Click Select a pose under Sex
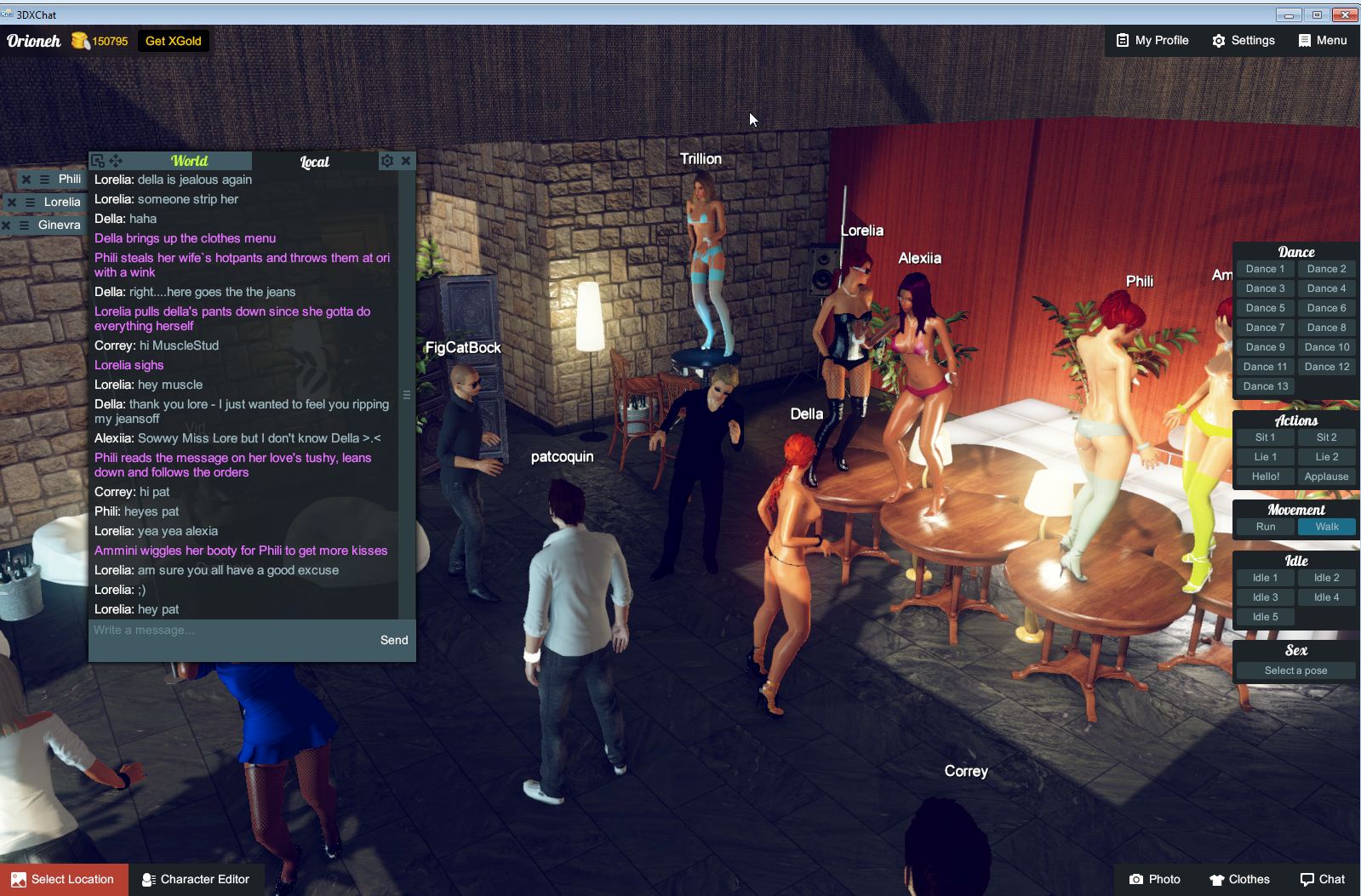 [1295, 671]
